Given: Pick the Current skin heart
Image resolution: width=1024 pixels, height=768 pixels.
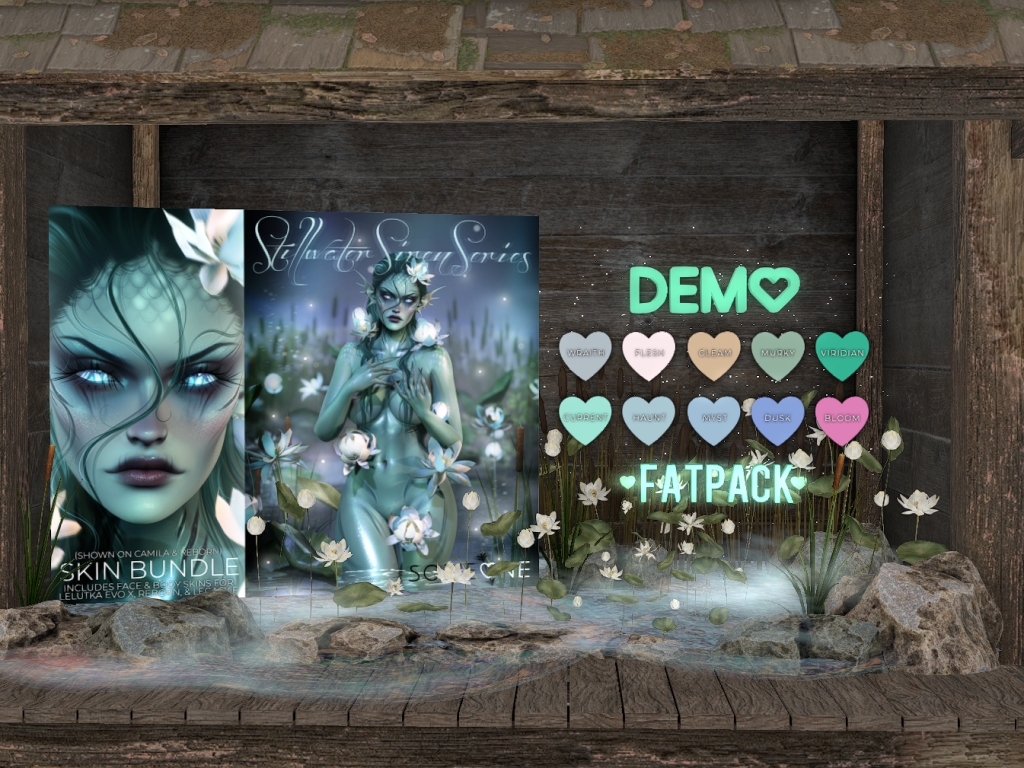Looking at the screenshot, I should coord(585,419).
